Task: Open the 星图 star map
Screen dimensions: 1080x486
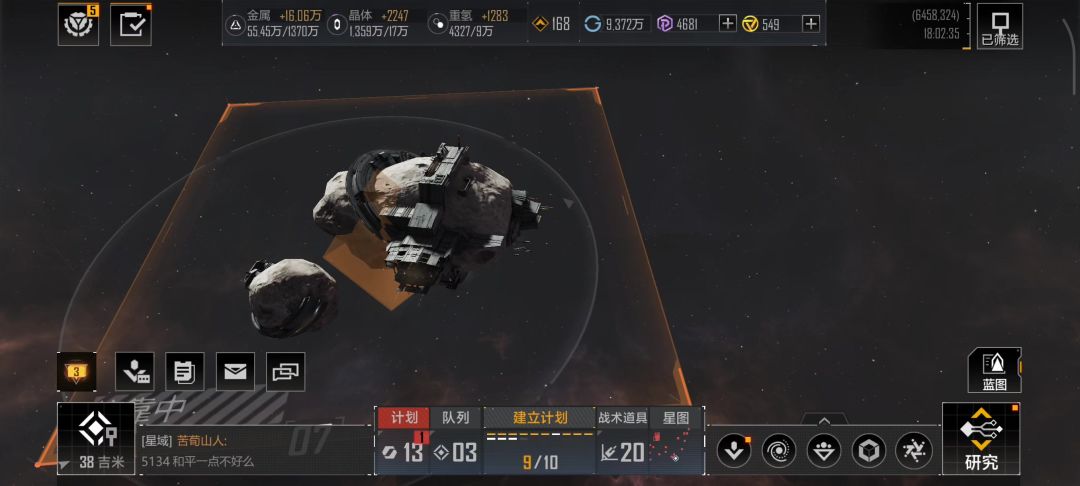Action: coord(677,418)
